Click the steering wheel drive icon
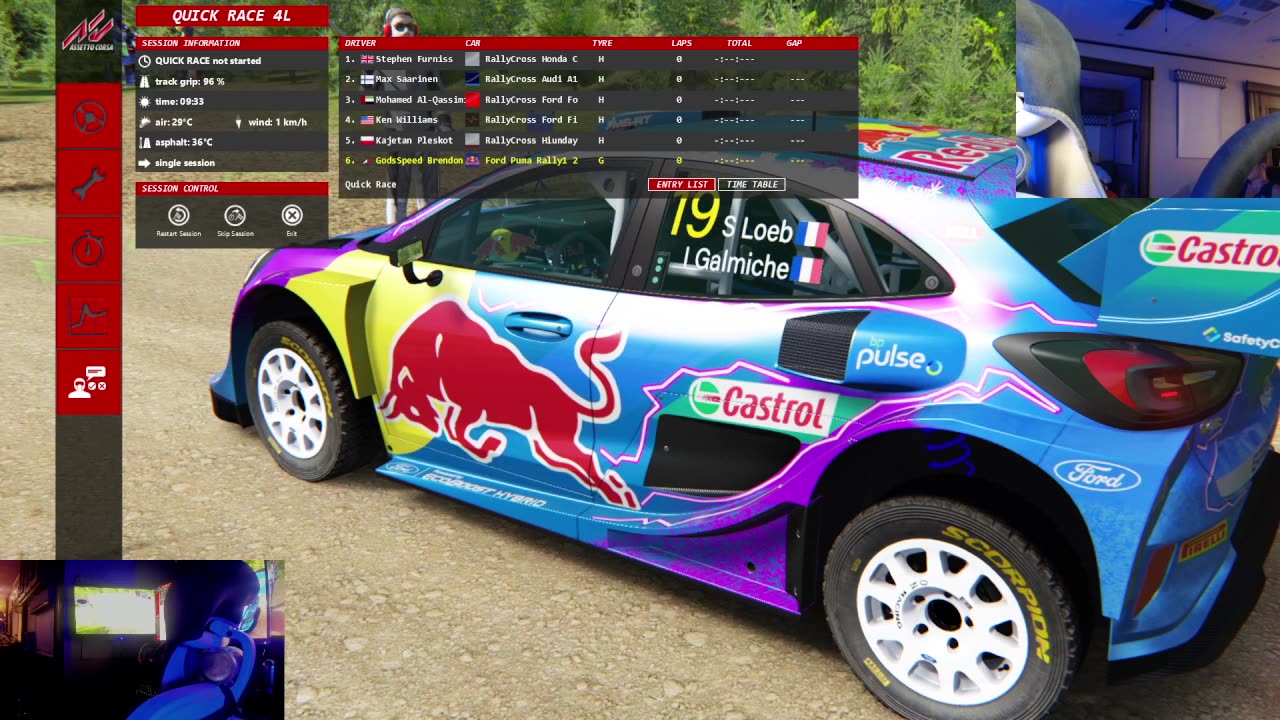 coord(89,118)
